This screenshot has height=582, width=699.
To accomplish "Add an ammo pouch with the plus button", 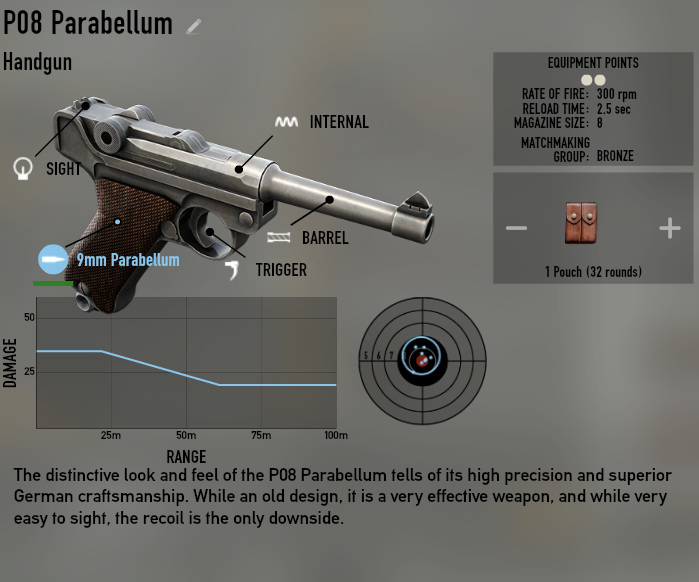I will click(x=669, y=229).
